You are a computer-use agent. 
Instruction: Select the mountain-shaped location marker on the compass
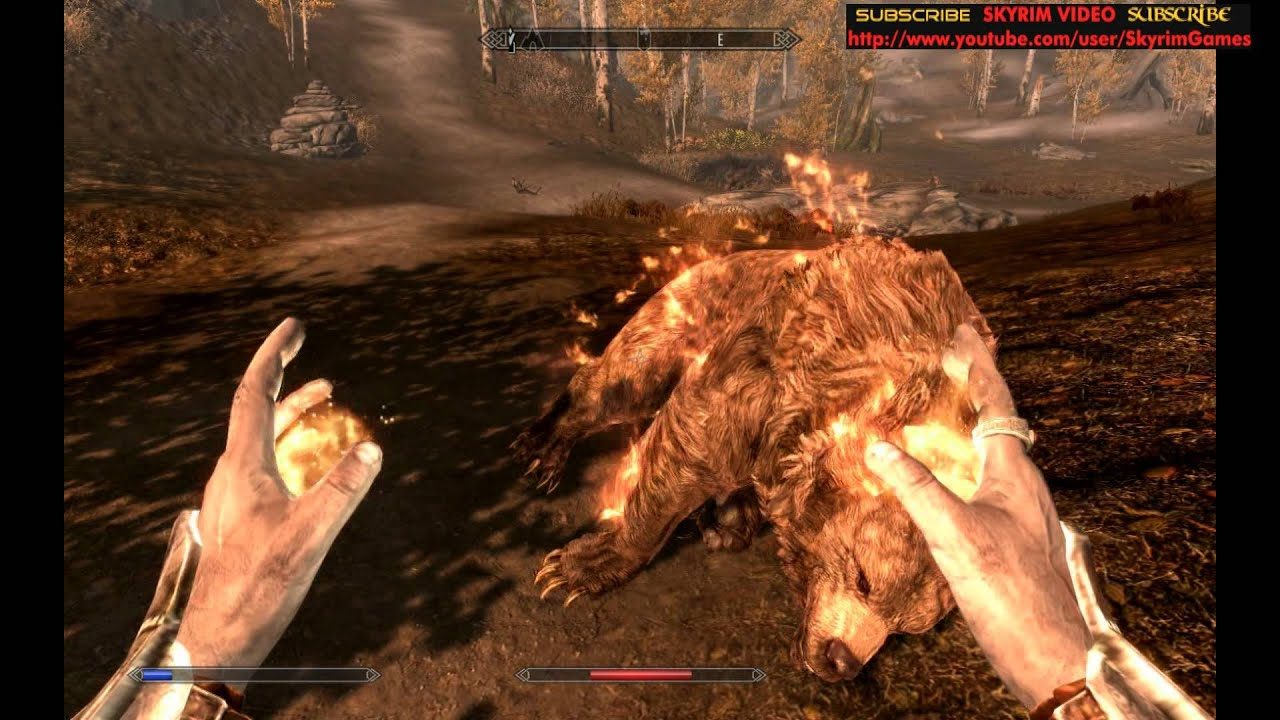(533, 40)
